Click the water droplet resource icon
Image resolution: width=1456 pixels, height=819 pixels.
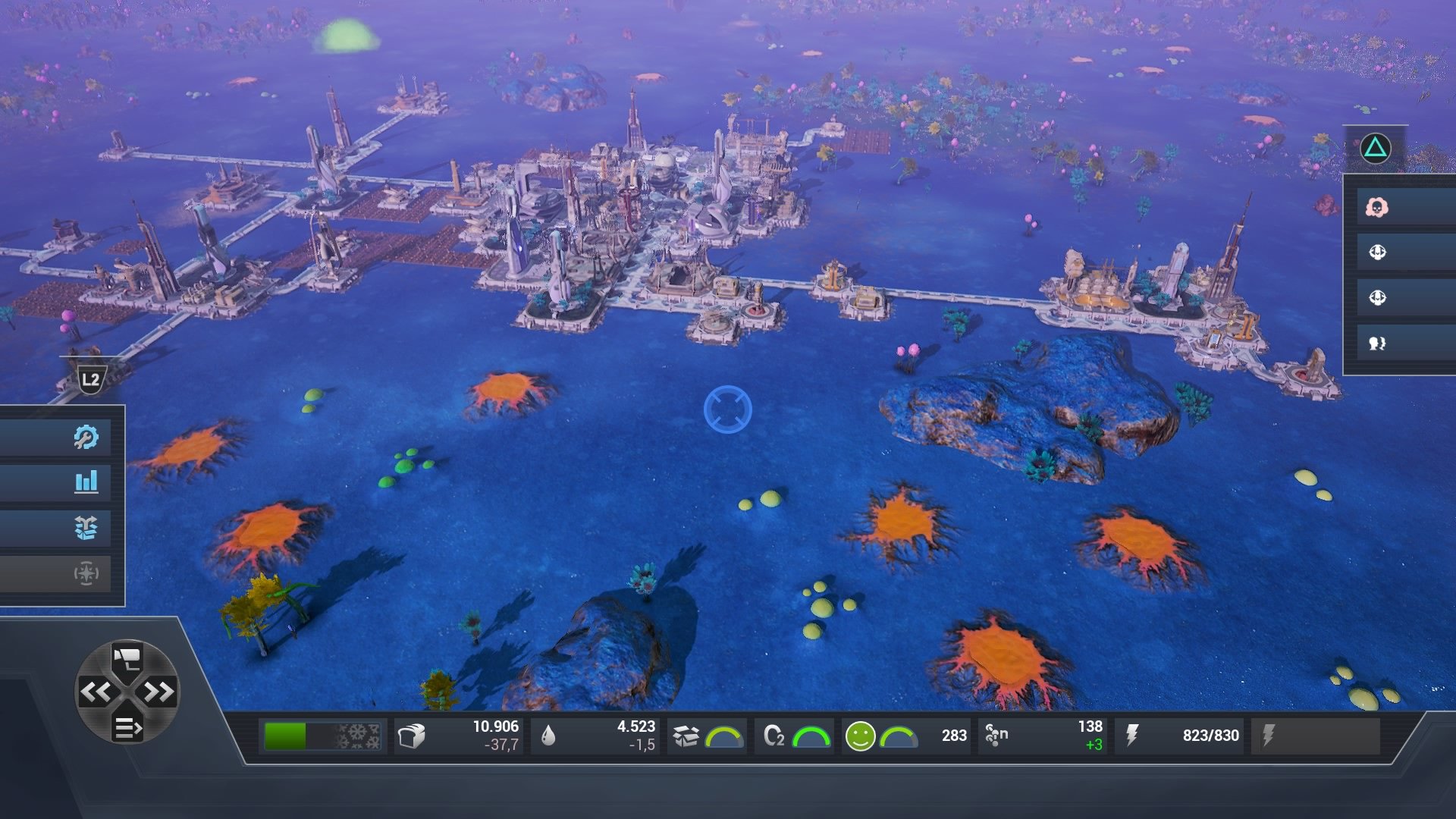548,734
